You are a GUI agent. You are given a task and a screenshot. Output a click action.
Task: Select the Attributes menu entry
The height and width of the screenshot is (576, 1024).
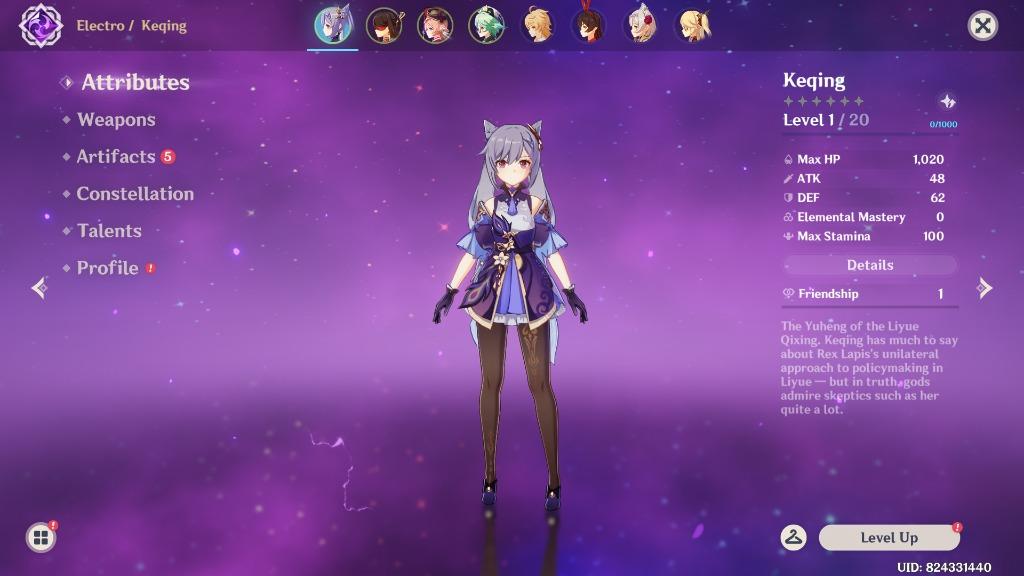[135, 83]
